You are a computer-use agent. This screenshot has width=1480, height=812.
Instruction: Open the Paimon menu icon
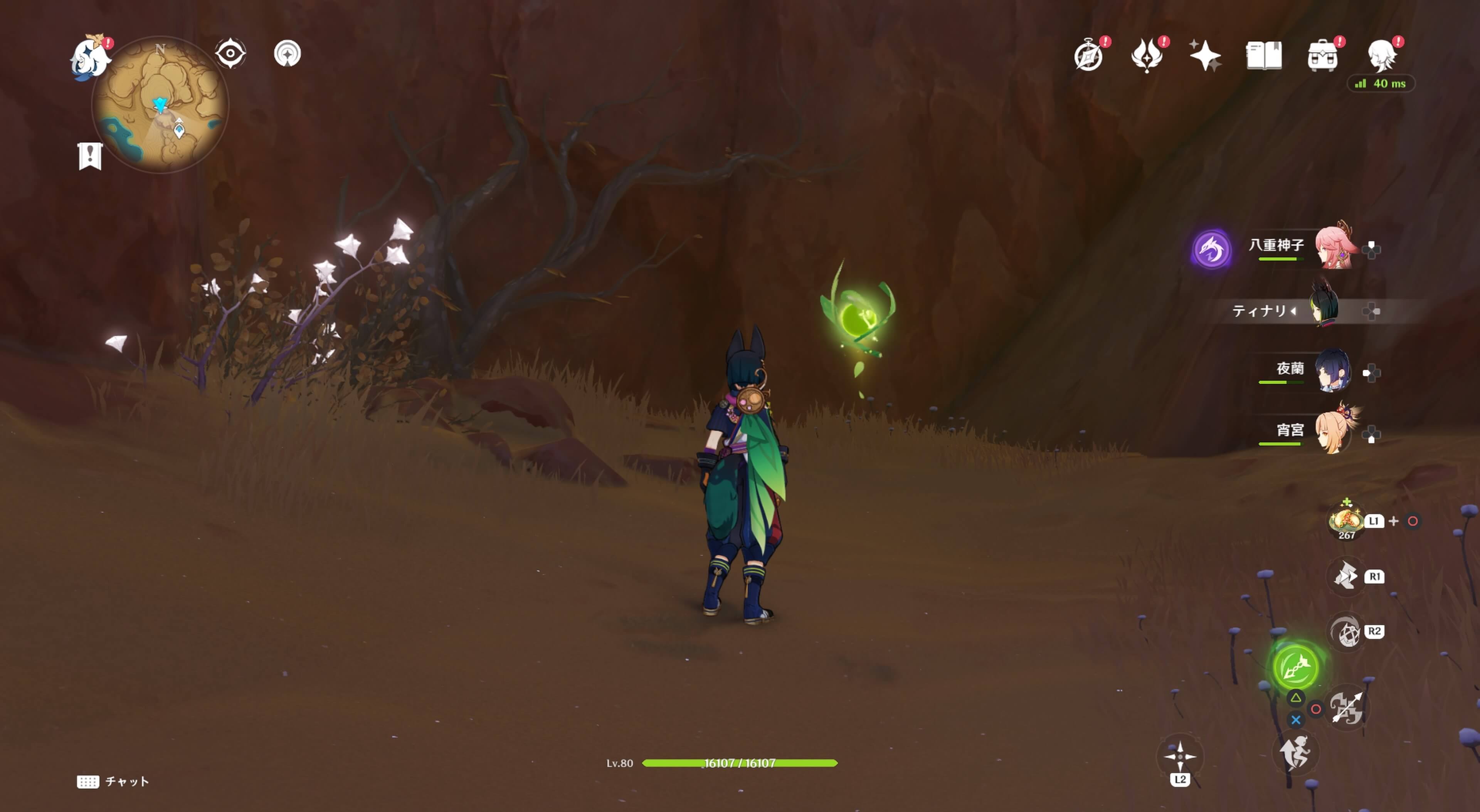91,57
